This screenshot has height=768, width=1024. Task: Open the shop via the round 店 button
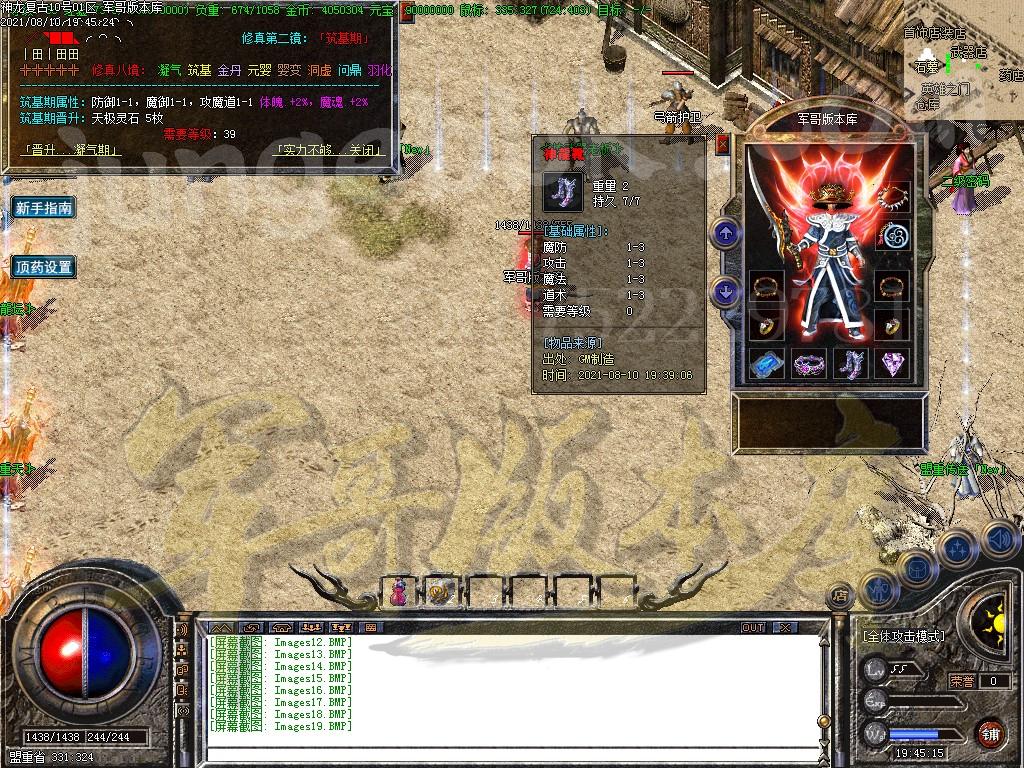click(x=838, y=597)
